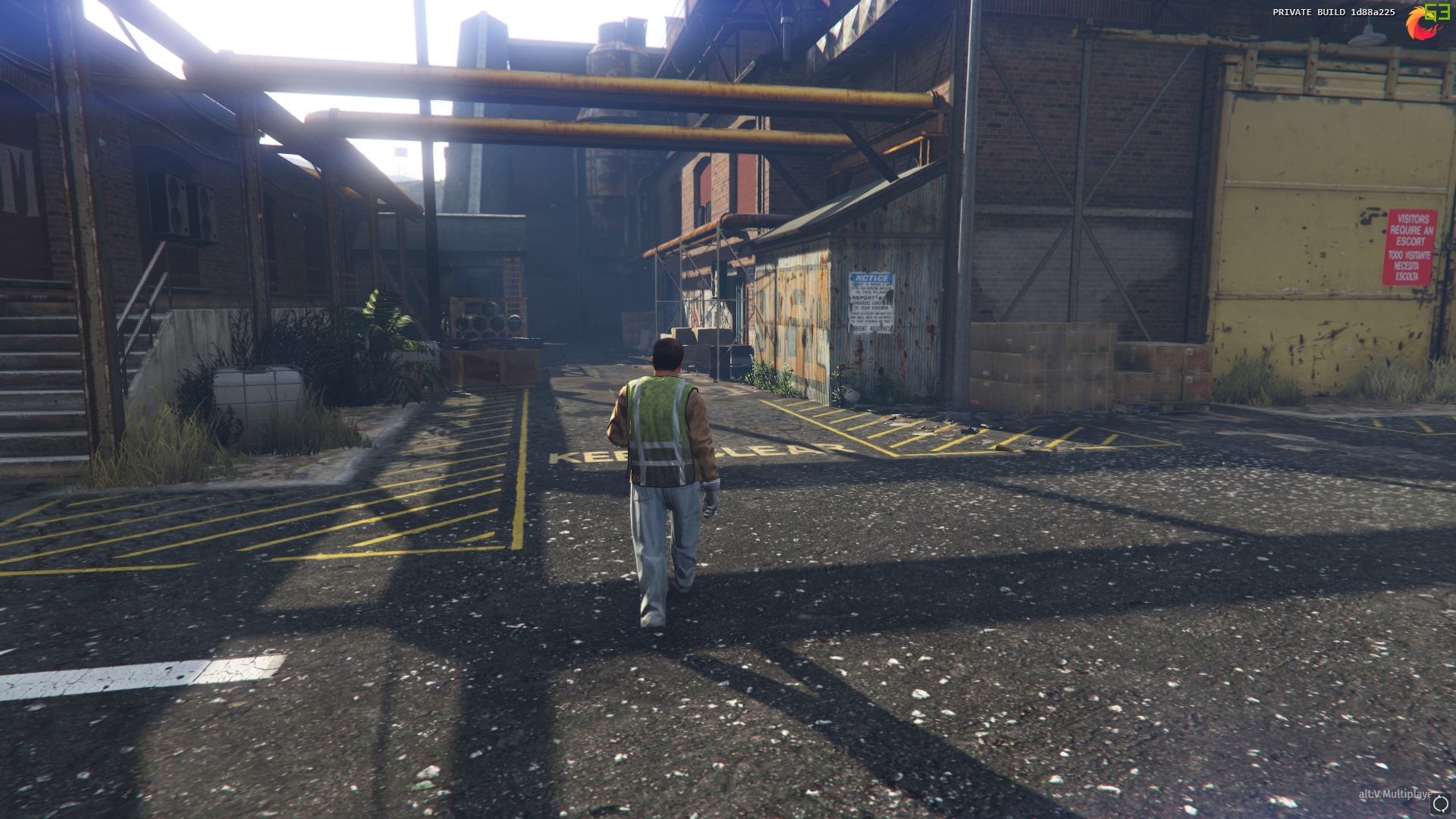Click the circular arrows refresh icon

1439,804
